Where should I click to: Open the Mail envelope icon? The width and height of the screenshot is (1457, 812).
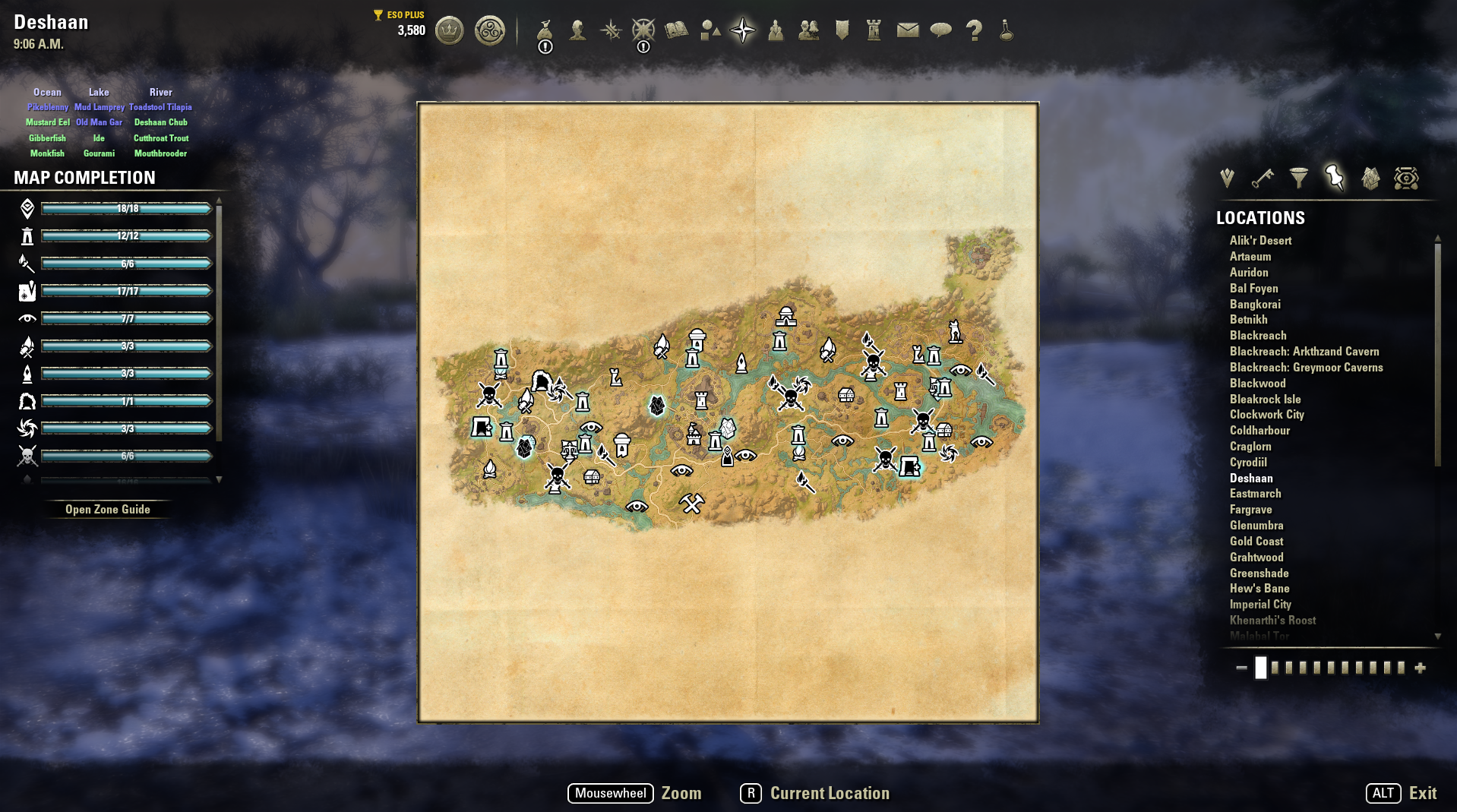point(905,30)
